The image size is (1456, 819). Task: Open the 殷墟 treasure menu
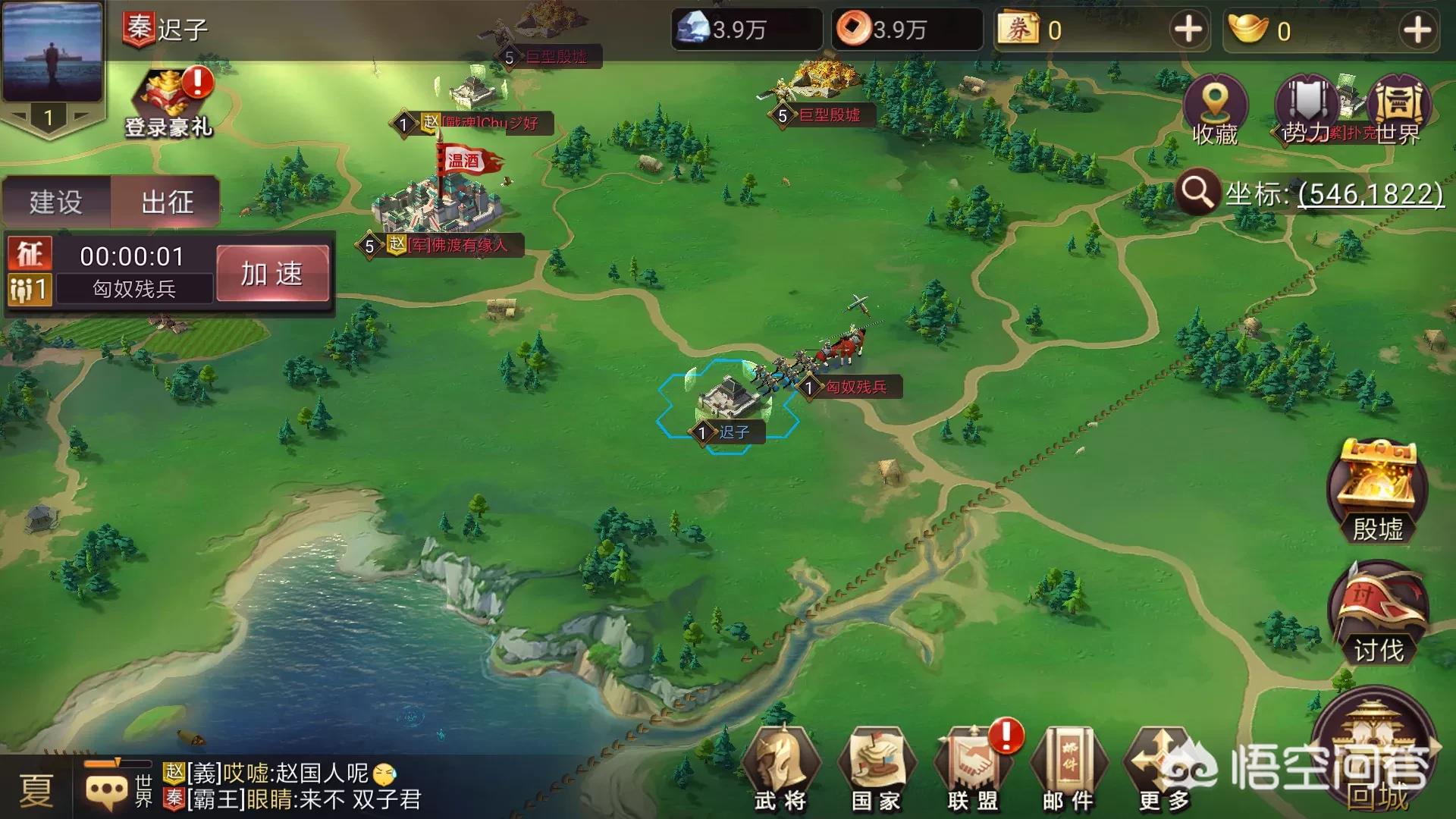1377,493
